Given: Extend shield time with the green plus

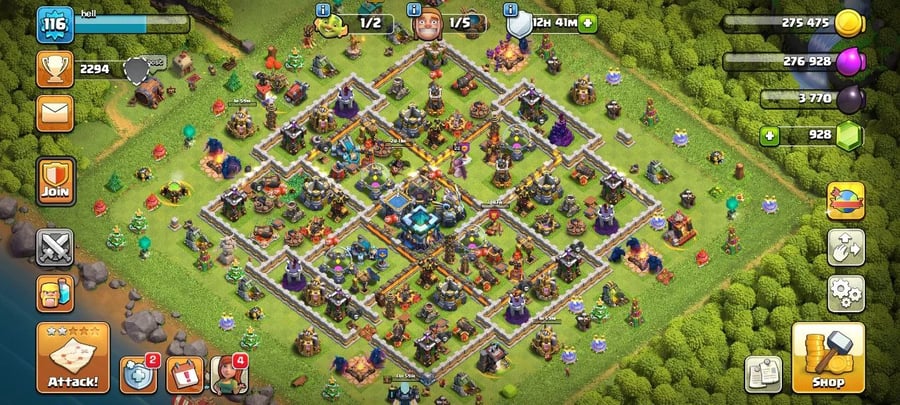Looking at the screenshot, I should pyautogui.click(x=586, y=22).
